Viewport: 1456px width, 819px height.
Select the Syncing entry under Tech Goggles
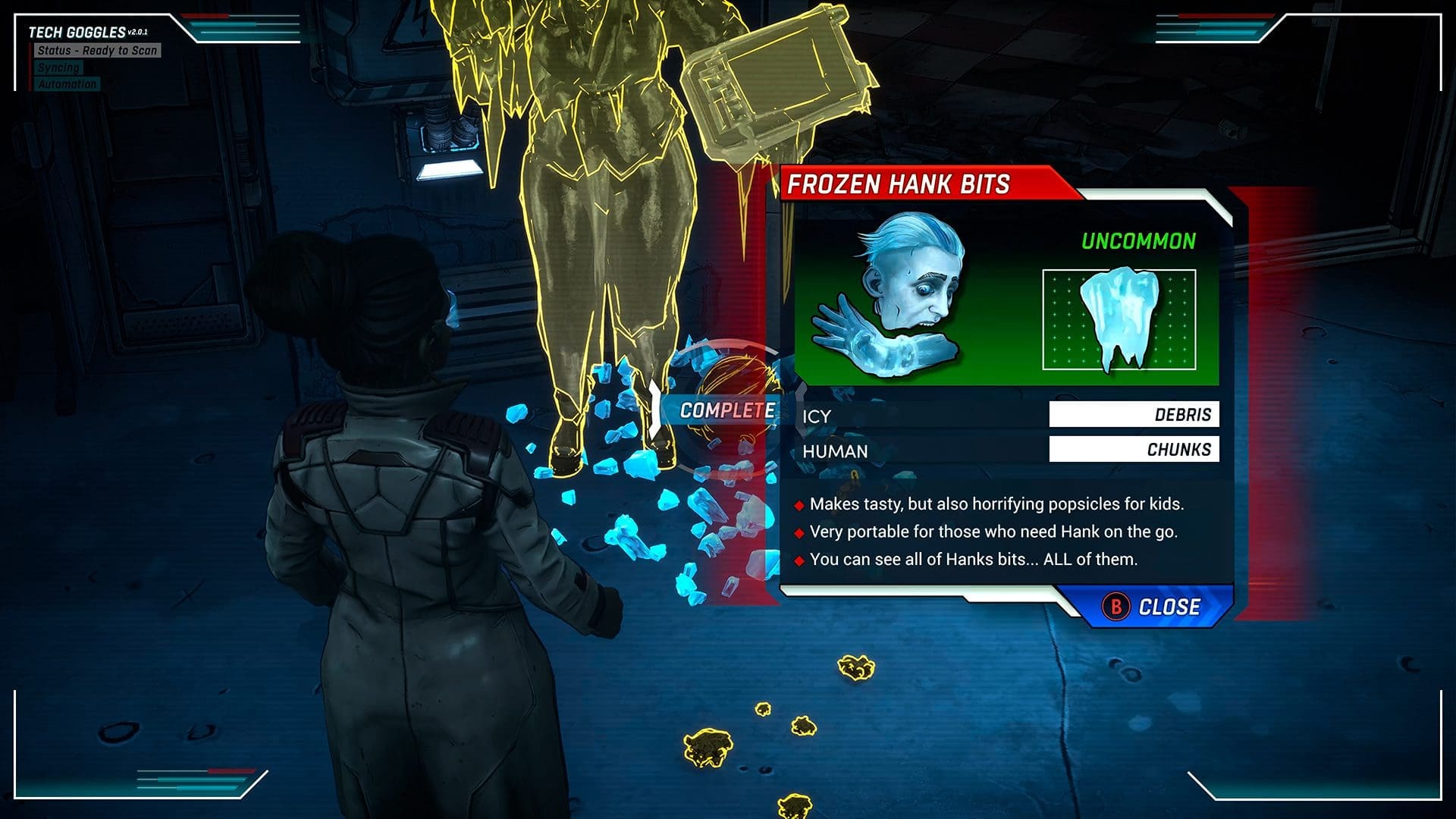pyautogui.click(x=58, y=67)
